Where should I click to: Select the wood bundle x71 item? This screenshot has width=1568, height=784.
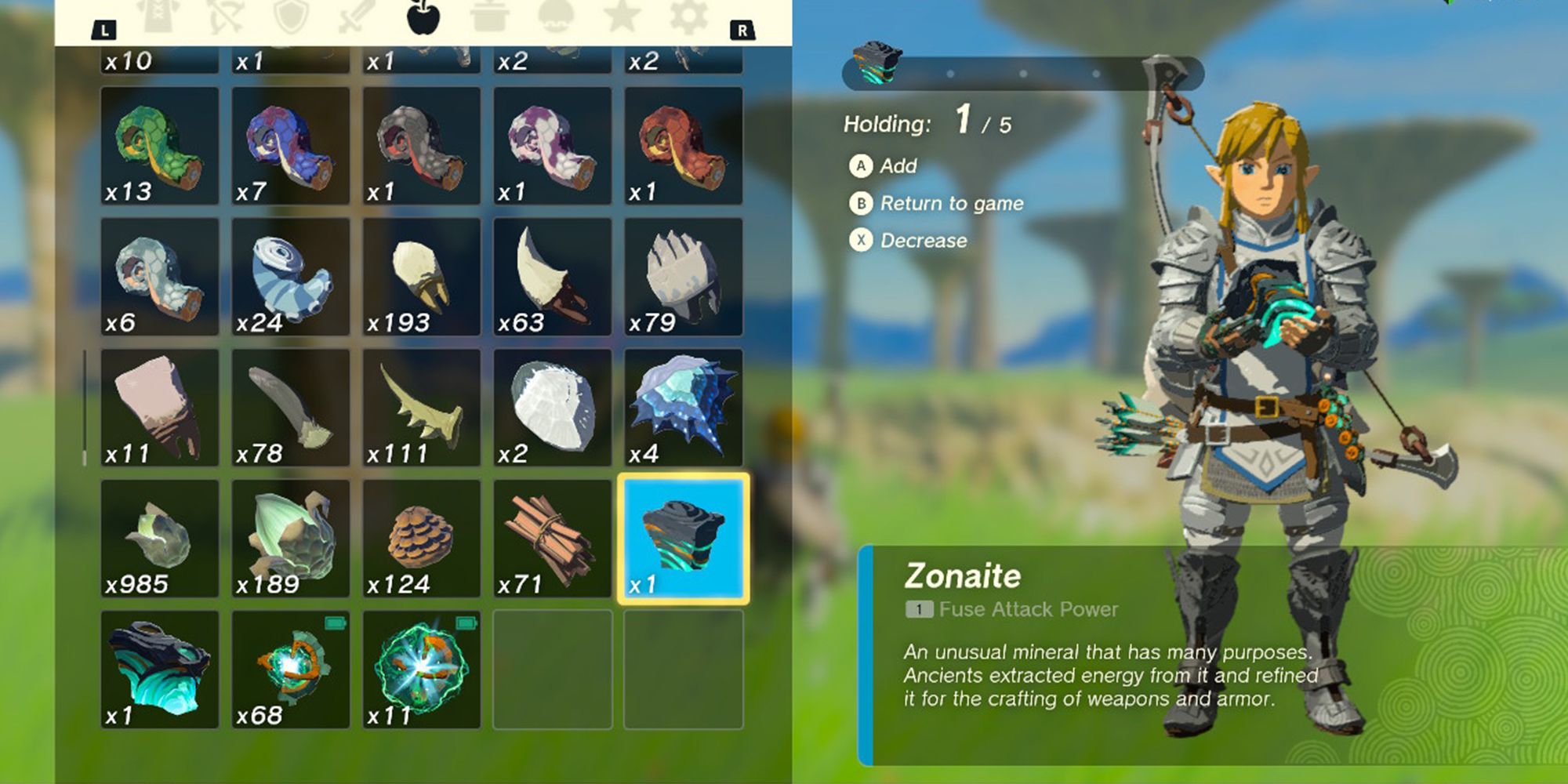point(553,539)
